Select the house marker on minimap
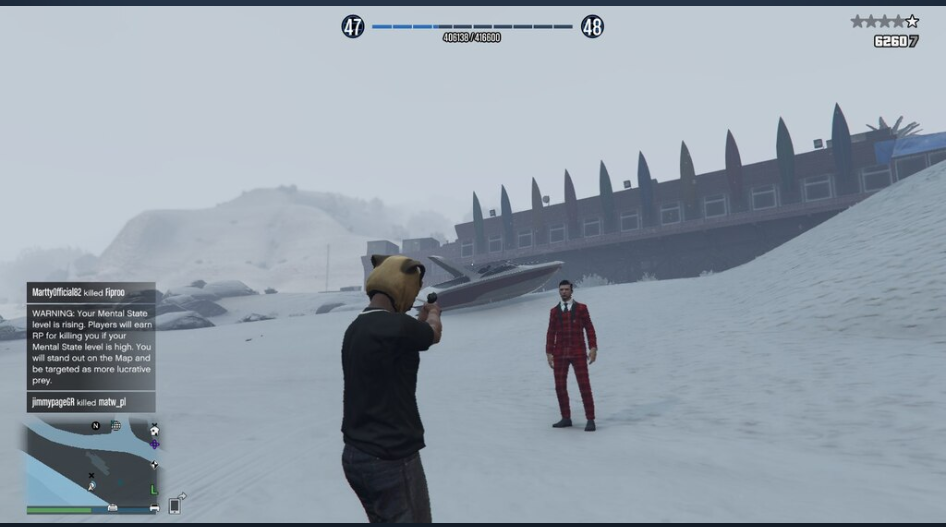946x527 pixels. coord(154,430)
